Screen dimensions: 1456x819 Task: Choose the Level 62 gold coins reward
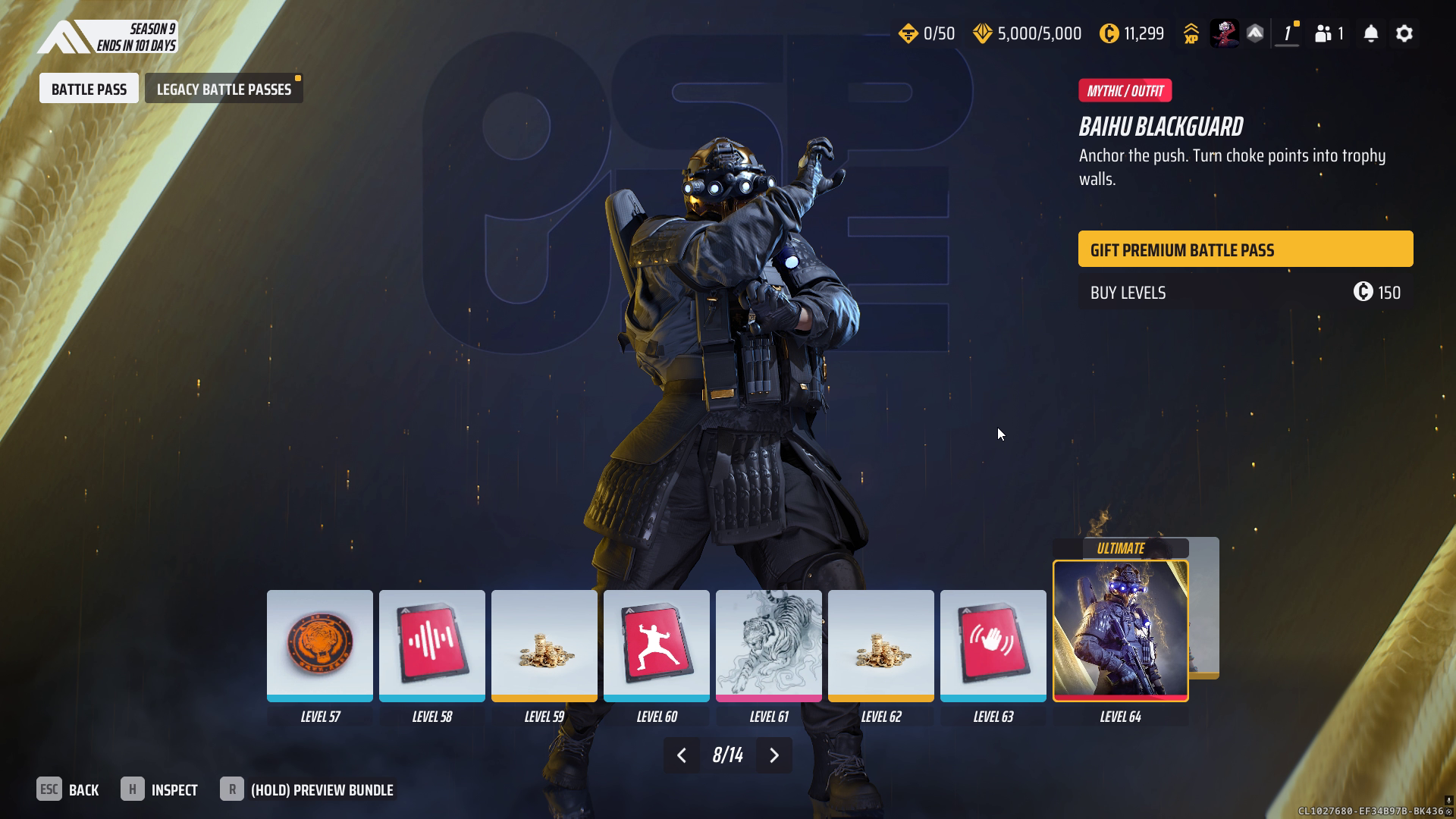pyautogui.click(x=880, y=645)
